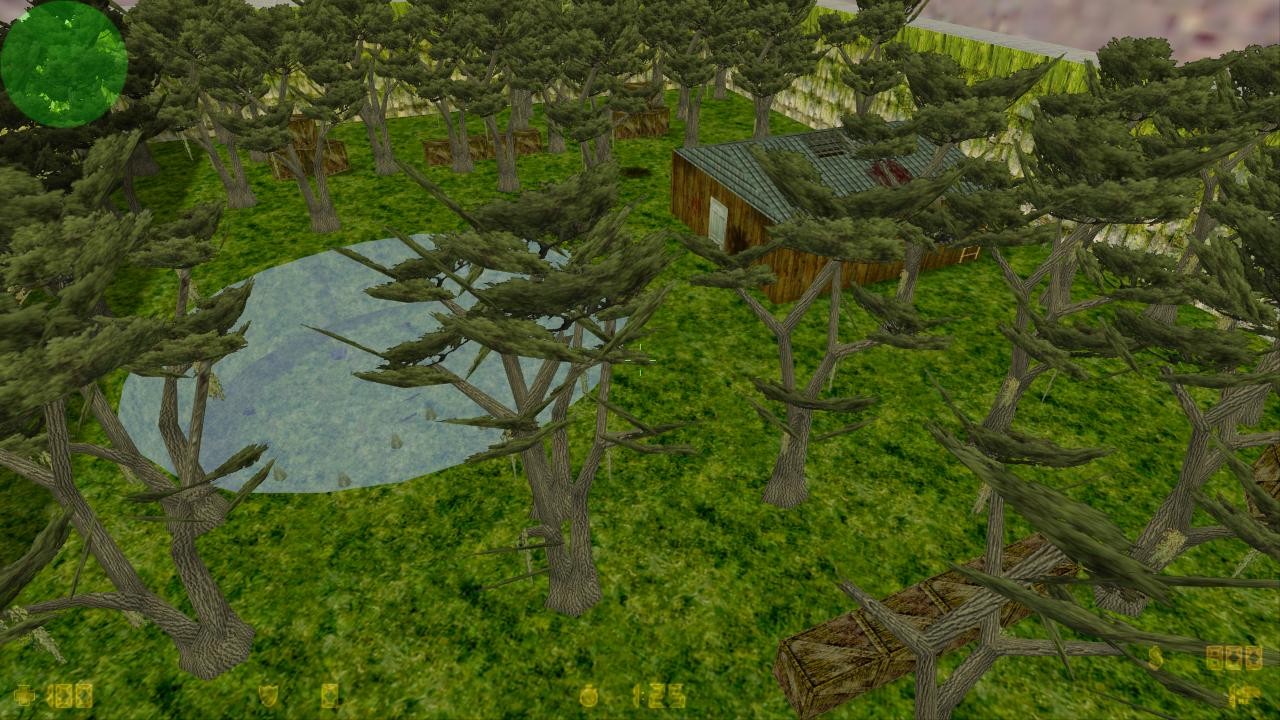The height and width of the screenshot is (720, 1280).
Task: Select the armor shield icon at screen bottom
Action: 268,694
